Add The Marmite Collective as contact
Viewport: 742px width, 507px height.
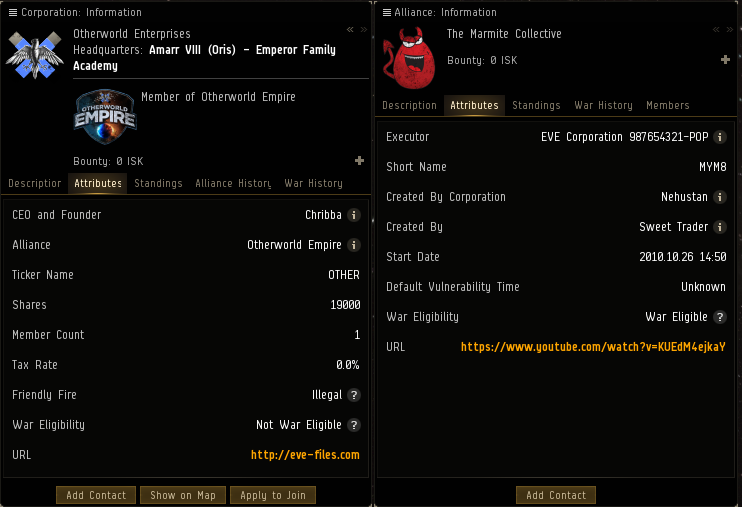tap(556, 495)
